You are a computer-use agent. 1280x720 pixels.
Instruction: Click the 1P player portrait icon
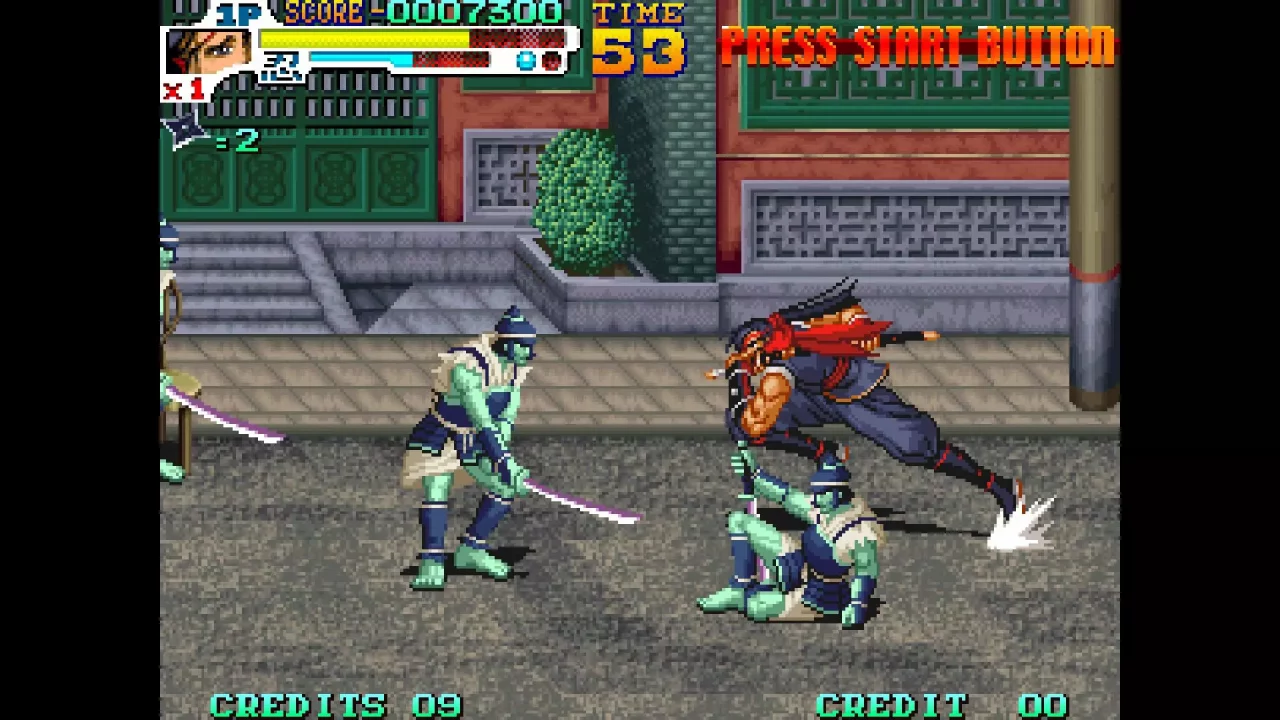click(210, 50)
